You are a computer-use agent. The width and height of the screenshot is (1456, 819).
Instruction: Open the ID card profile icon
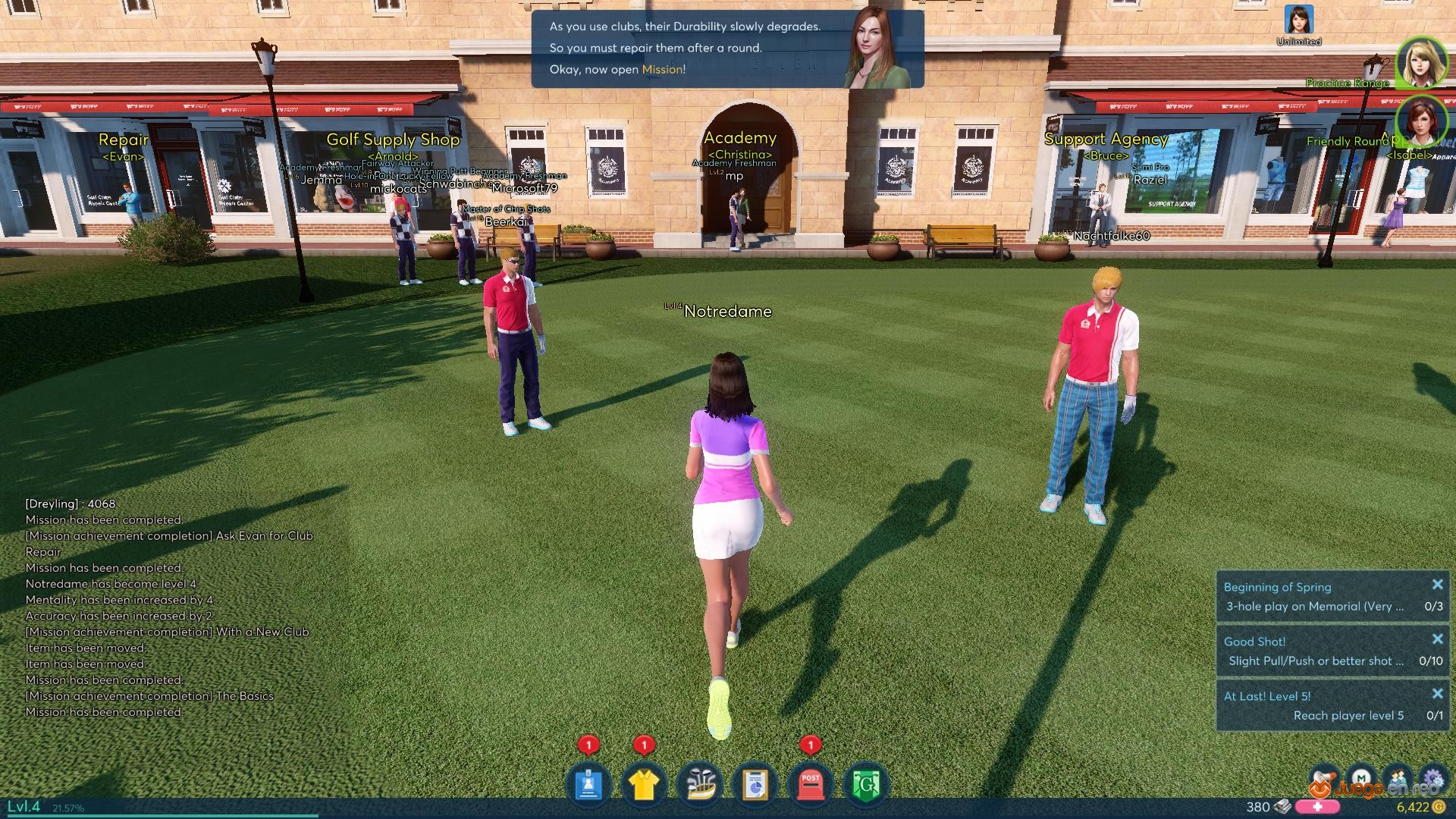588,785
